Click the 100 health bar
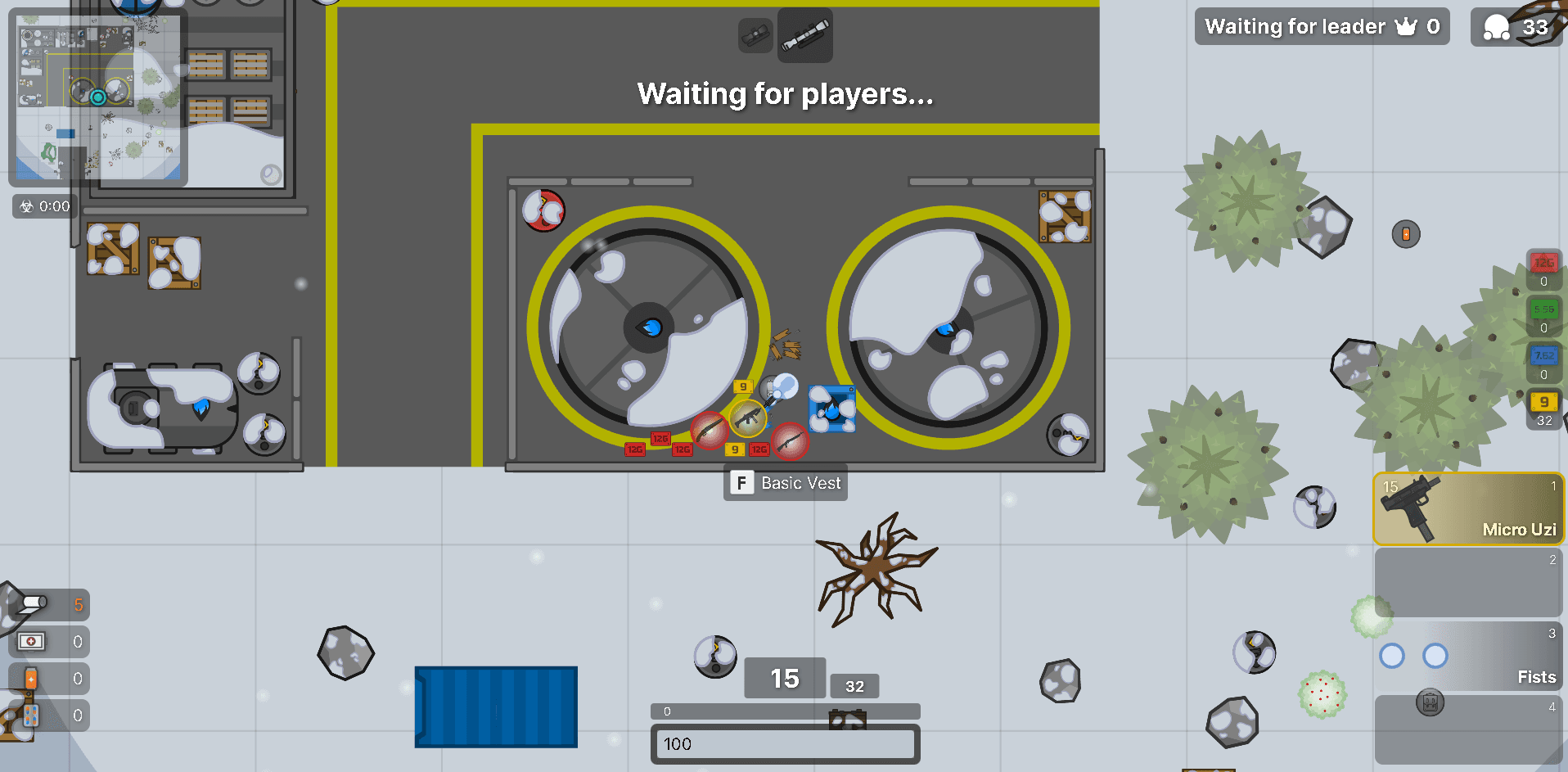 click(784, 745)
